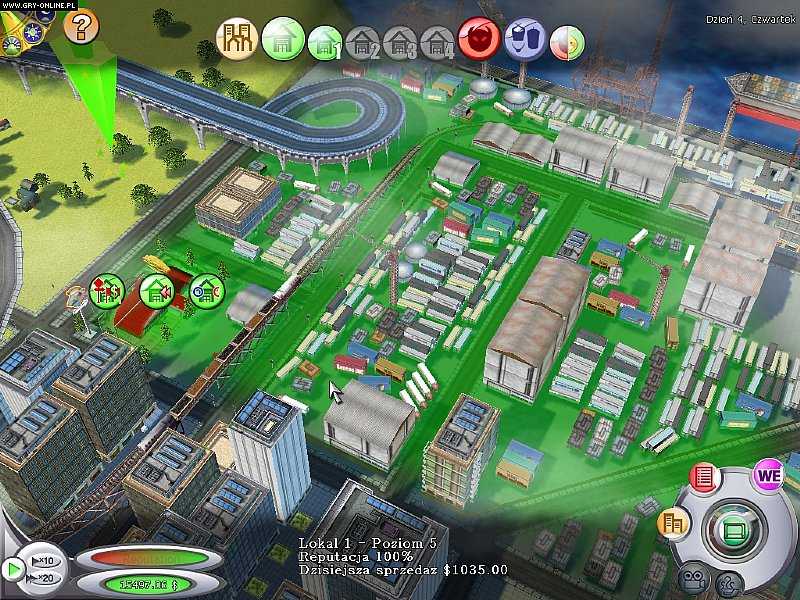This screenshot has height=600, width=800.
Task: Set game speed to x10
Action: 44,558
